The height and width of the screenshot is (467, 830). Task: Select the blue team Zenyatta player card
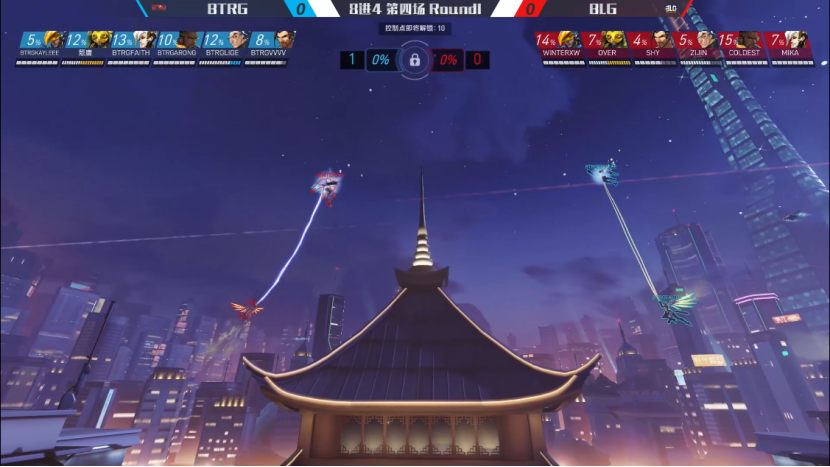(x=87, y=47)
